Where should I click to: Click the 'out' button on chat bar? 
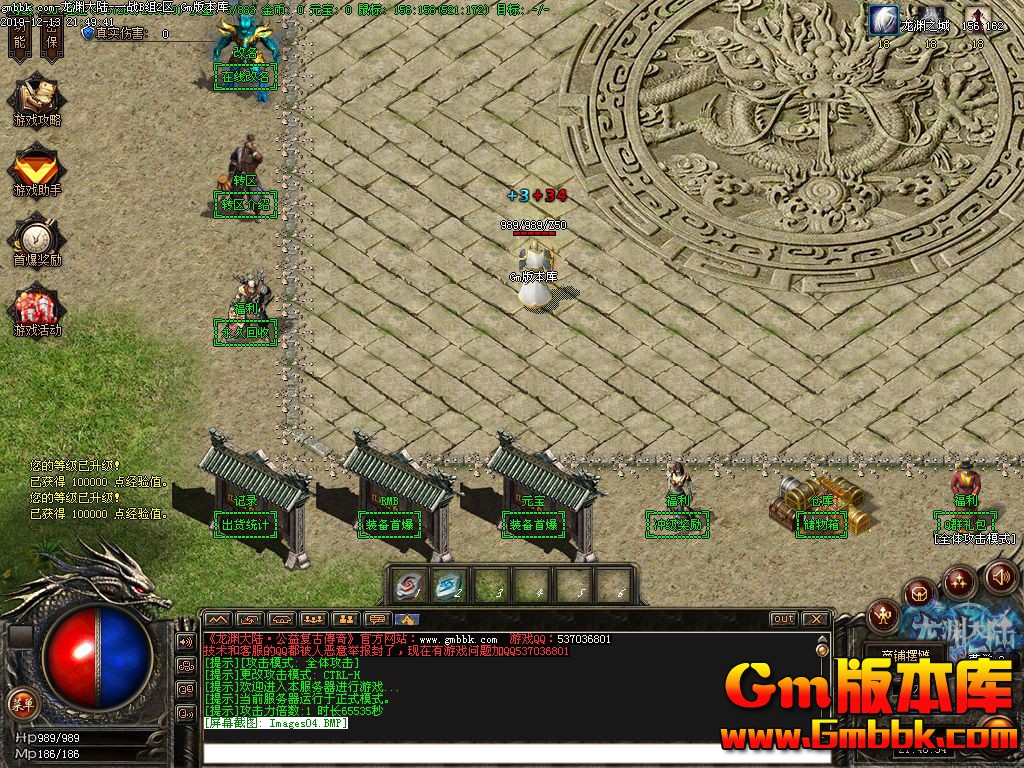pos(783,619)
